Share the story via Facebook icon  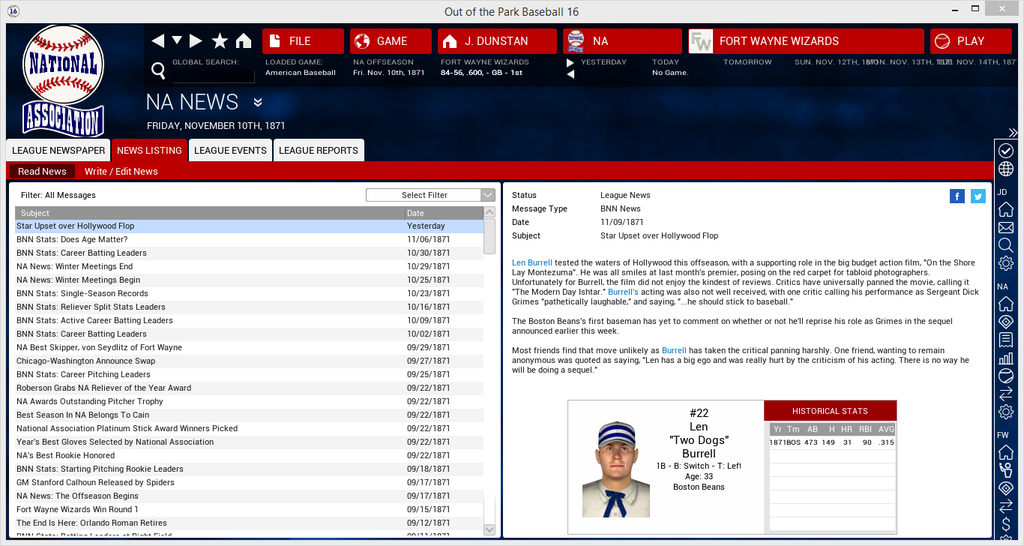(x=957, y=196)
